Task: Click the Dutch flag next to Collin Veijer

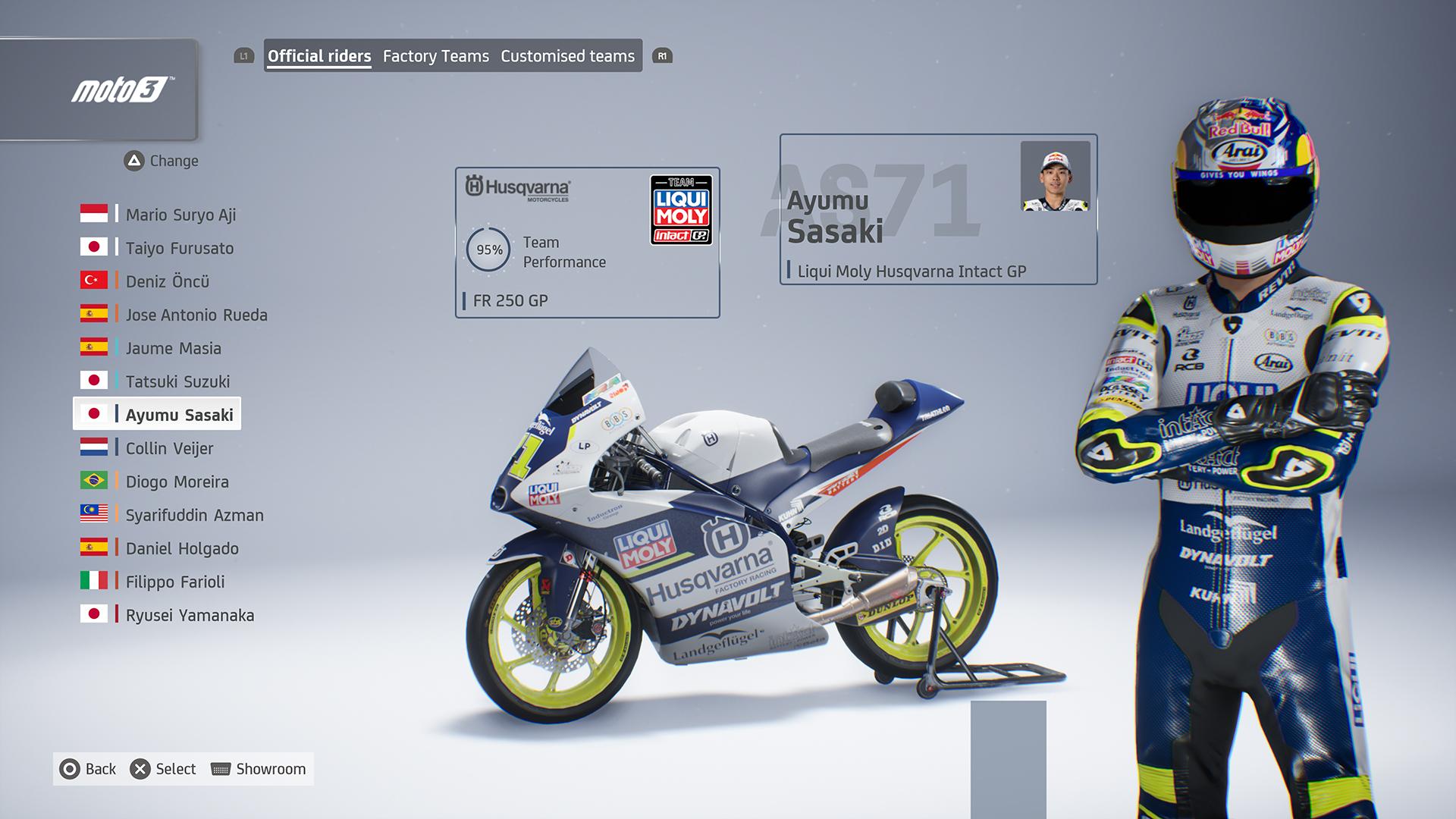Action: [x=94, y=448]
